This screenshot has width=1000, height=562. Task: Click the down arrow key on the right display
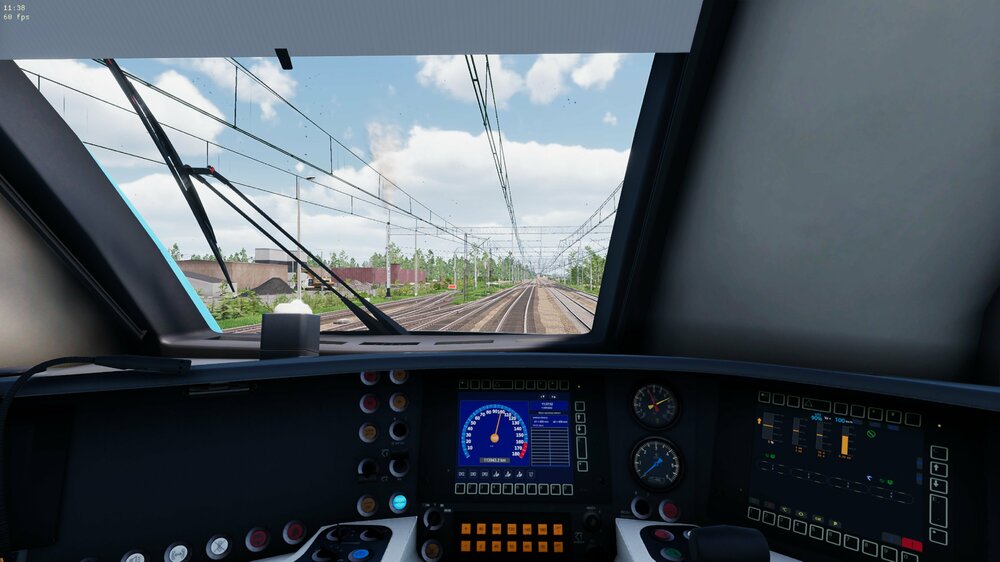938,485
